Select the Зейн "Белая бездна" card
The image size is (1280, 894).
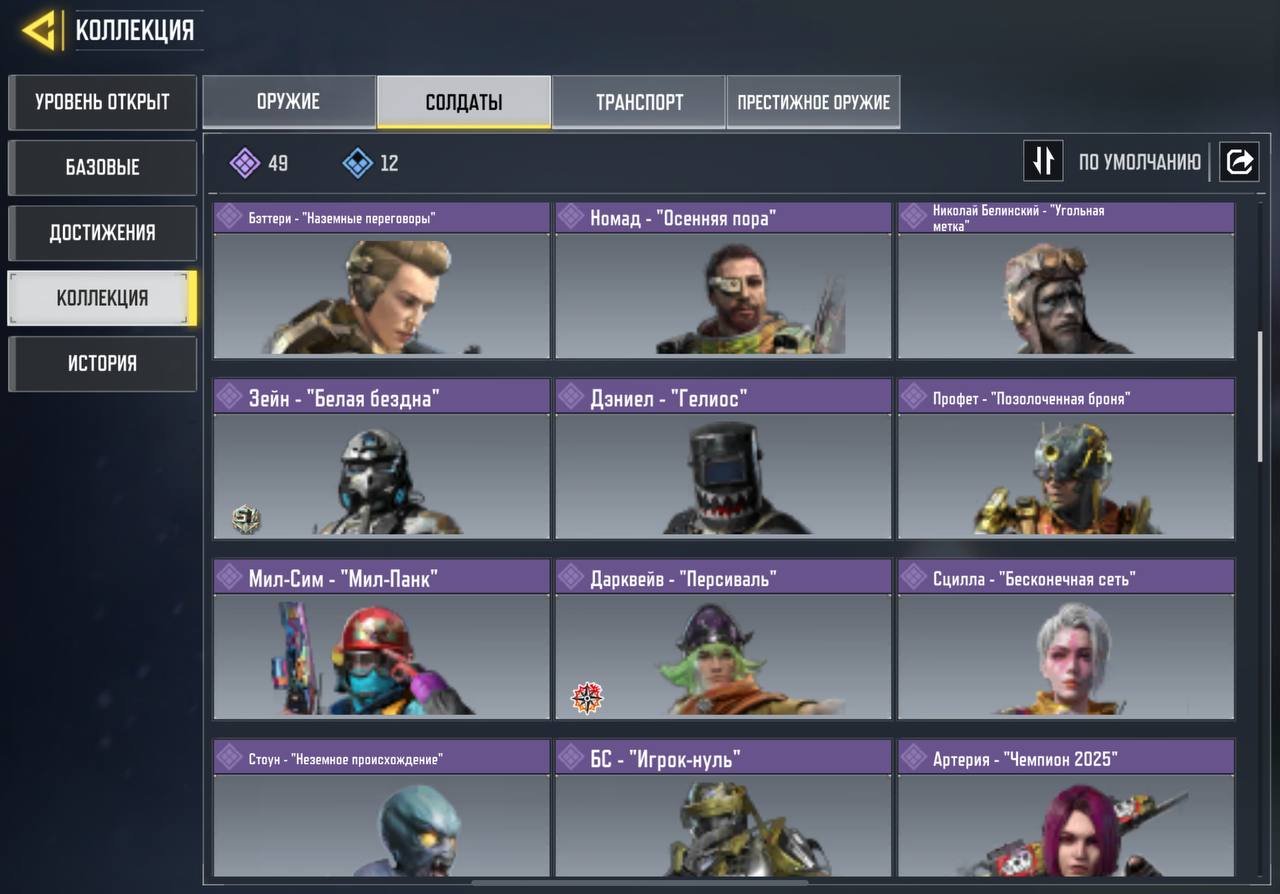381,459
